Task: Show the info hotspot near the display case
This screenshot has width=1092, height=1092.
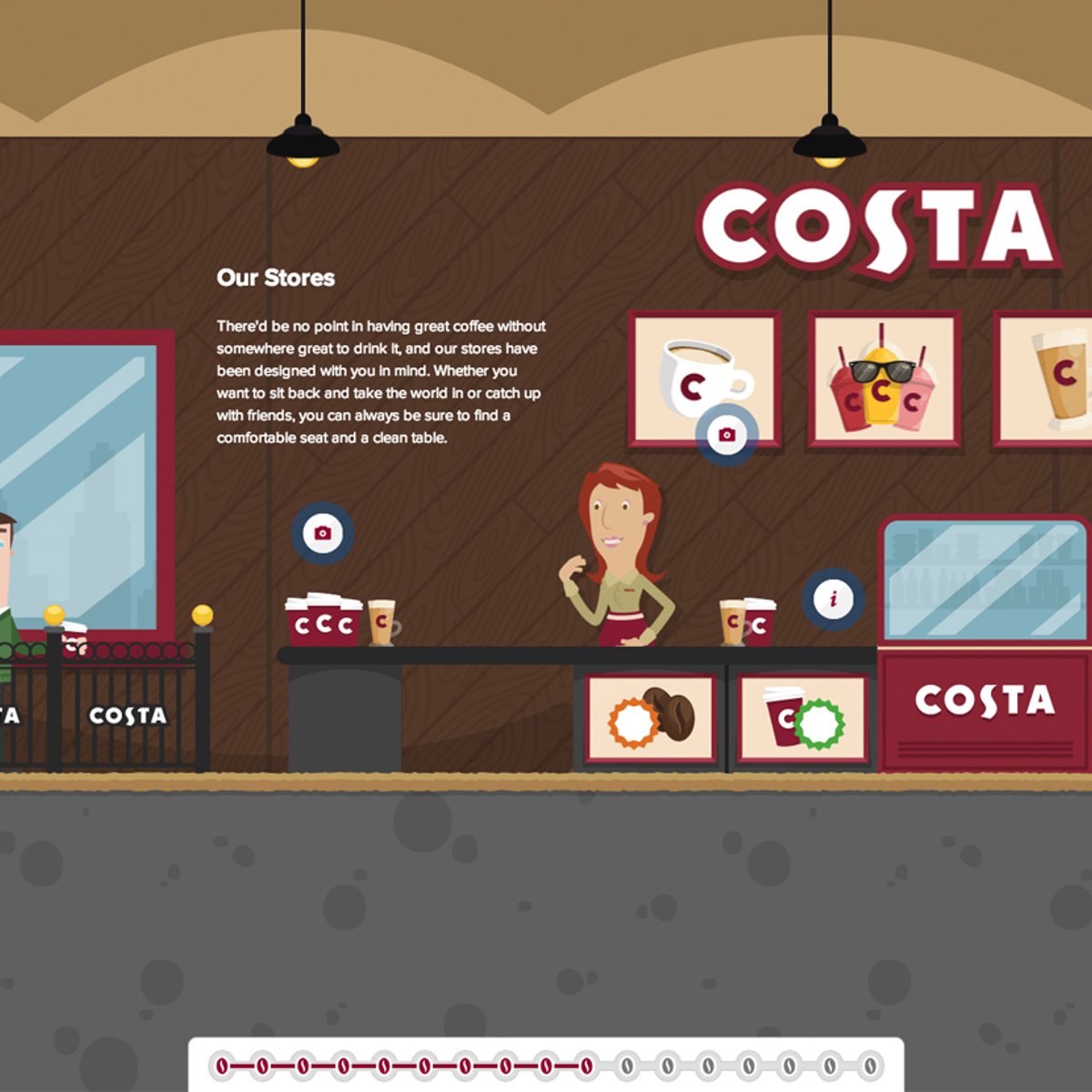Action: 833,599
